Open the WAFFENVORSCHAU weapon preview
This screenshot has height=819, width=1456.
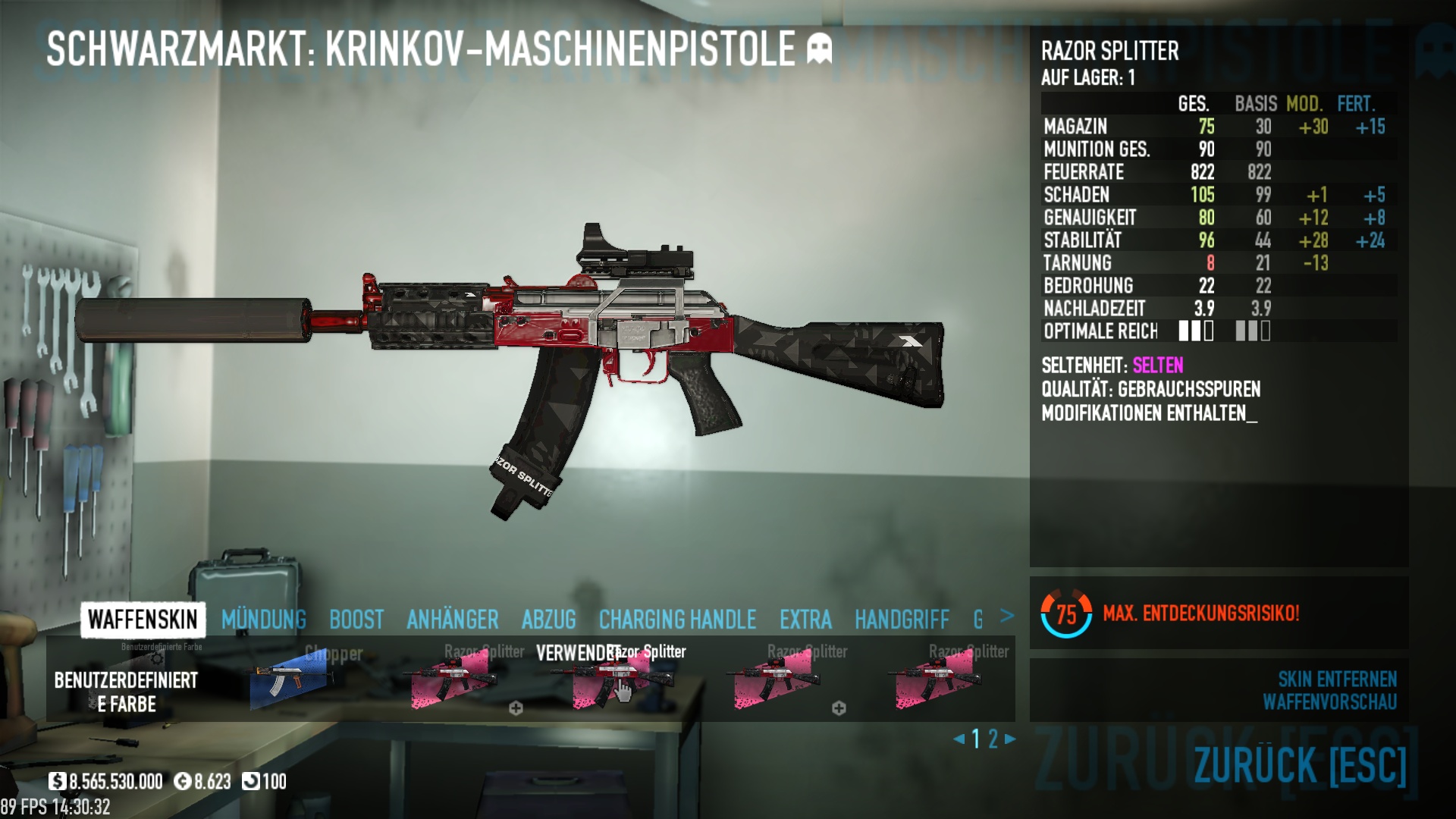pos(1329,702)
